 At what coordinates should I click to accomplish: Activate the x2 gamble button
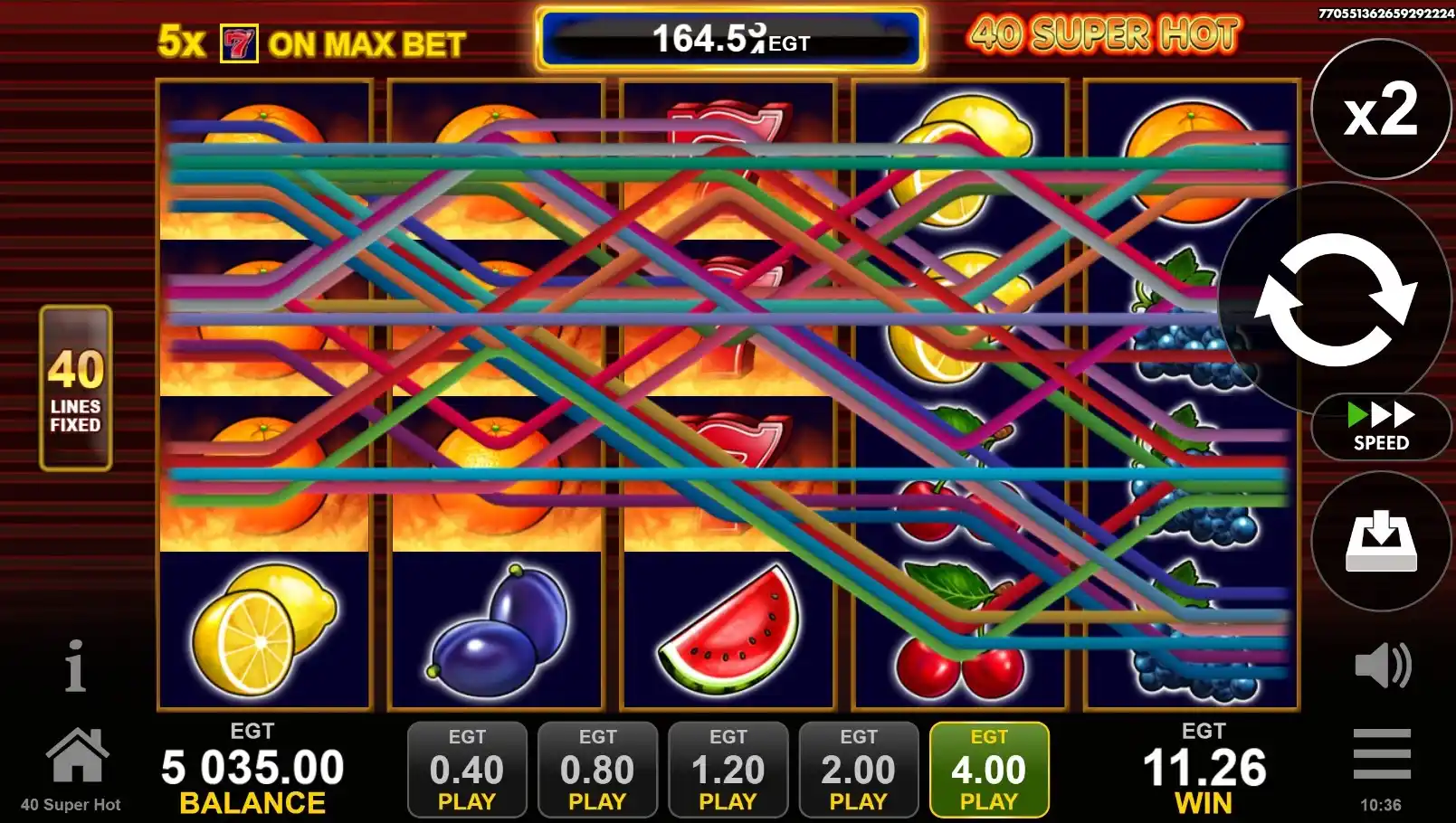[1380, 110]
